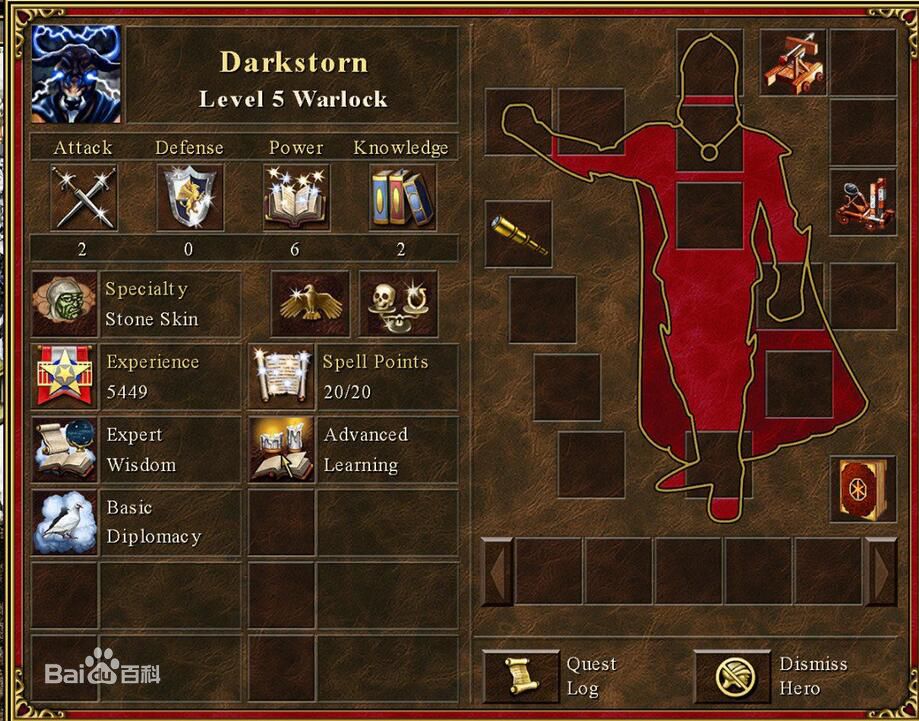
Task: Select the Defense shield icon
Action: coord(190,198)
